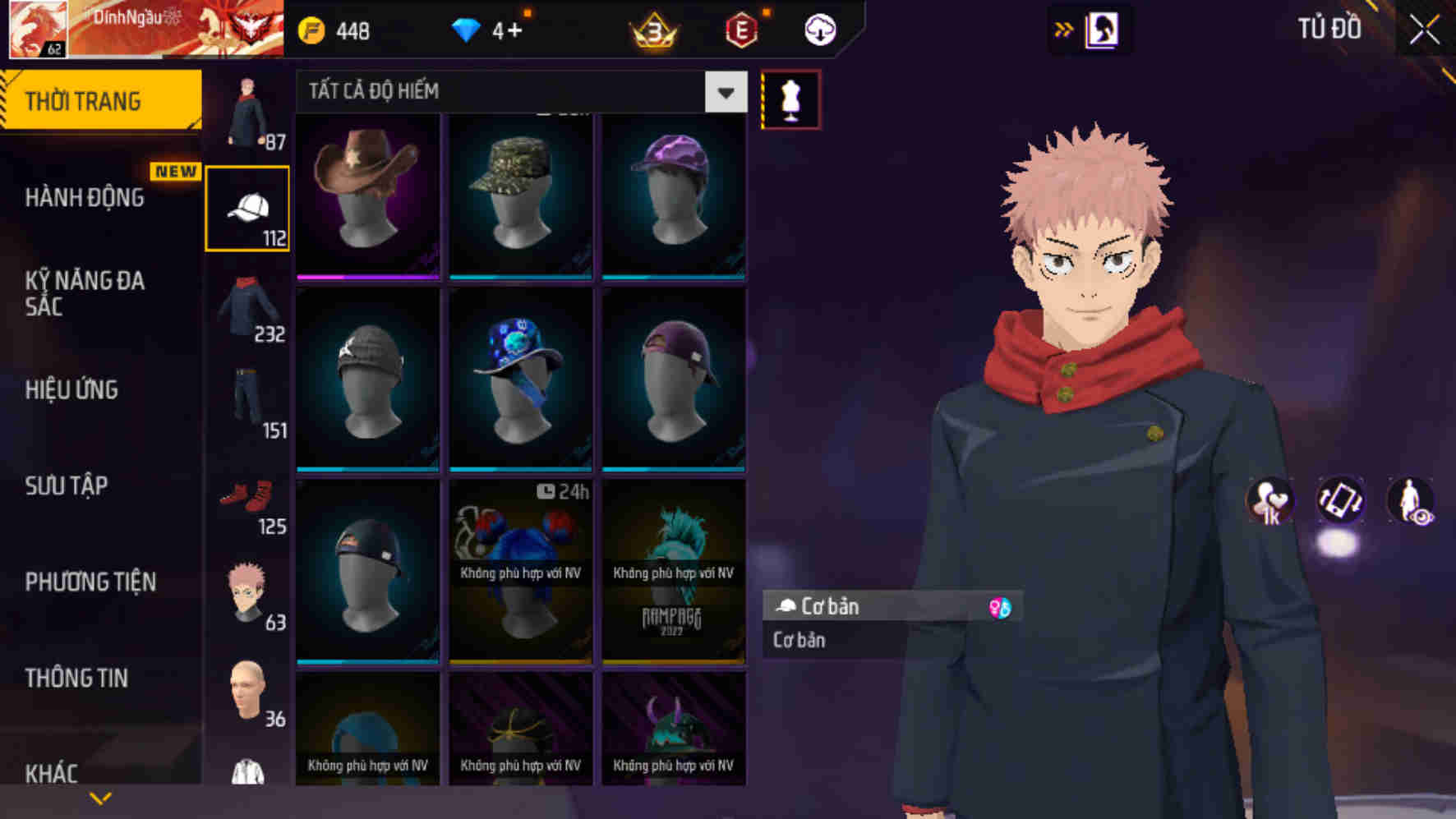
Task: Select the head/face category showing 36 items
Action: pyautogui.click(x=248, y=694)
